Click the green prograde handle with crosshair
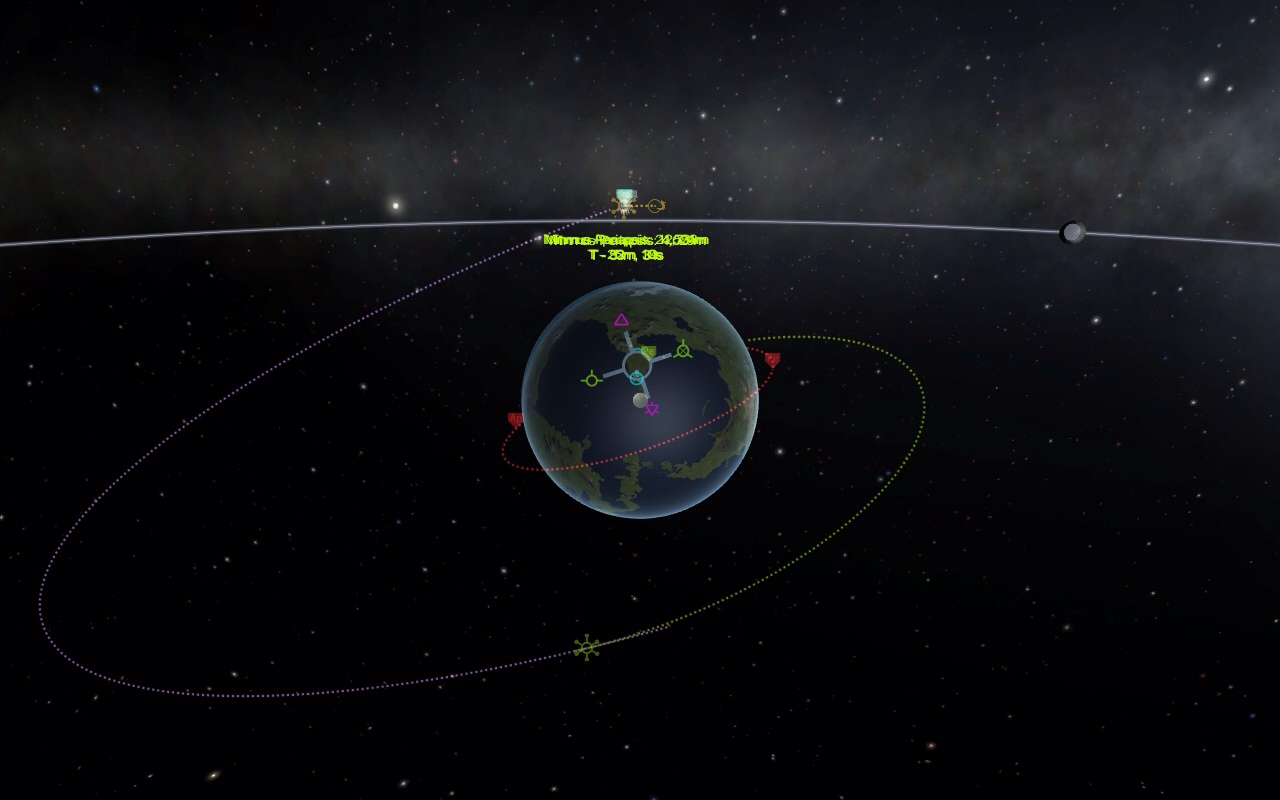Screen dimensions: 1280x800 coord(591,380)
